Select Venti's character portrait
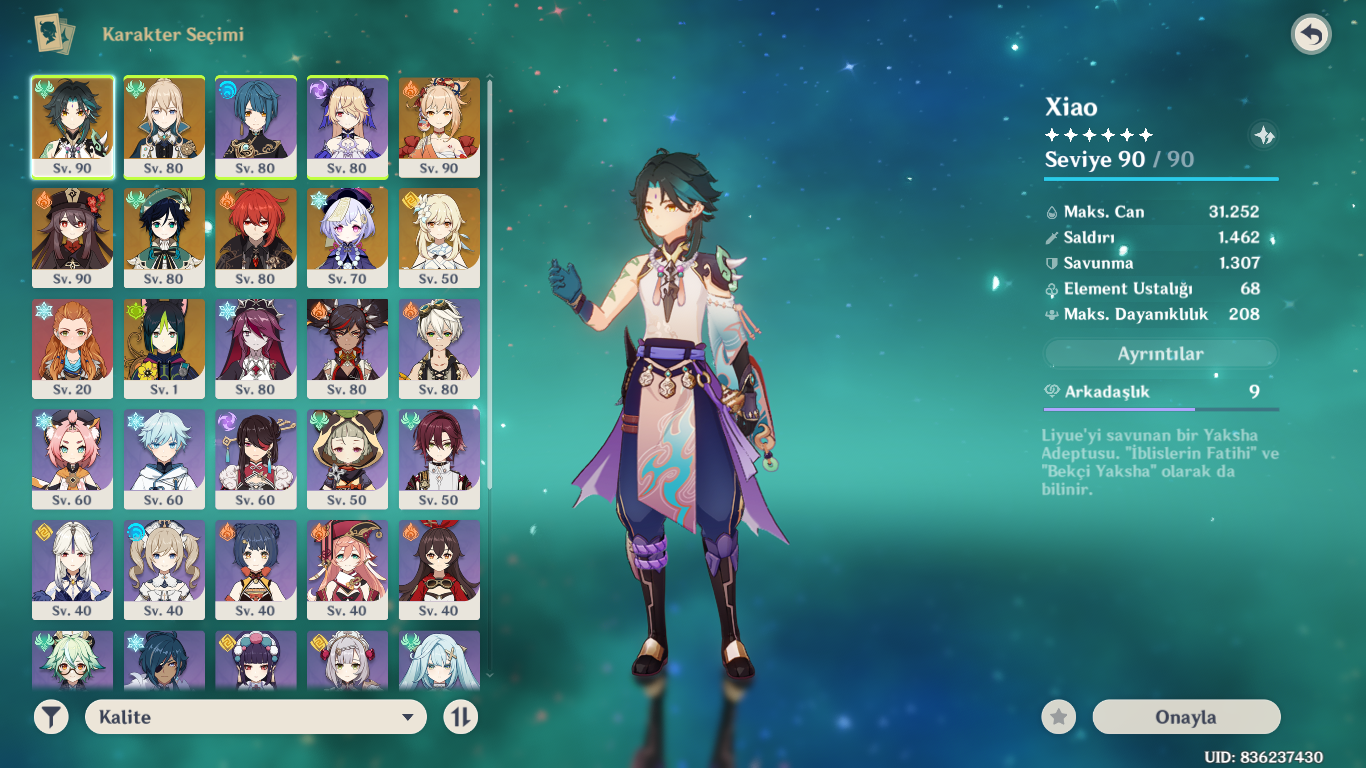Viewport: 1366px width, 768px height. pos(163,237)
